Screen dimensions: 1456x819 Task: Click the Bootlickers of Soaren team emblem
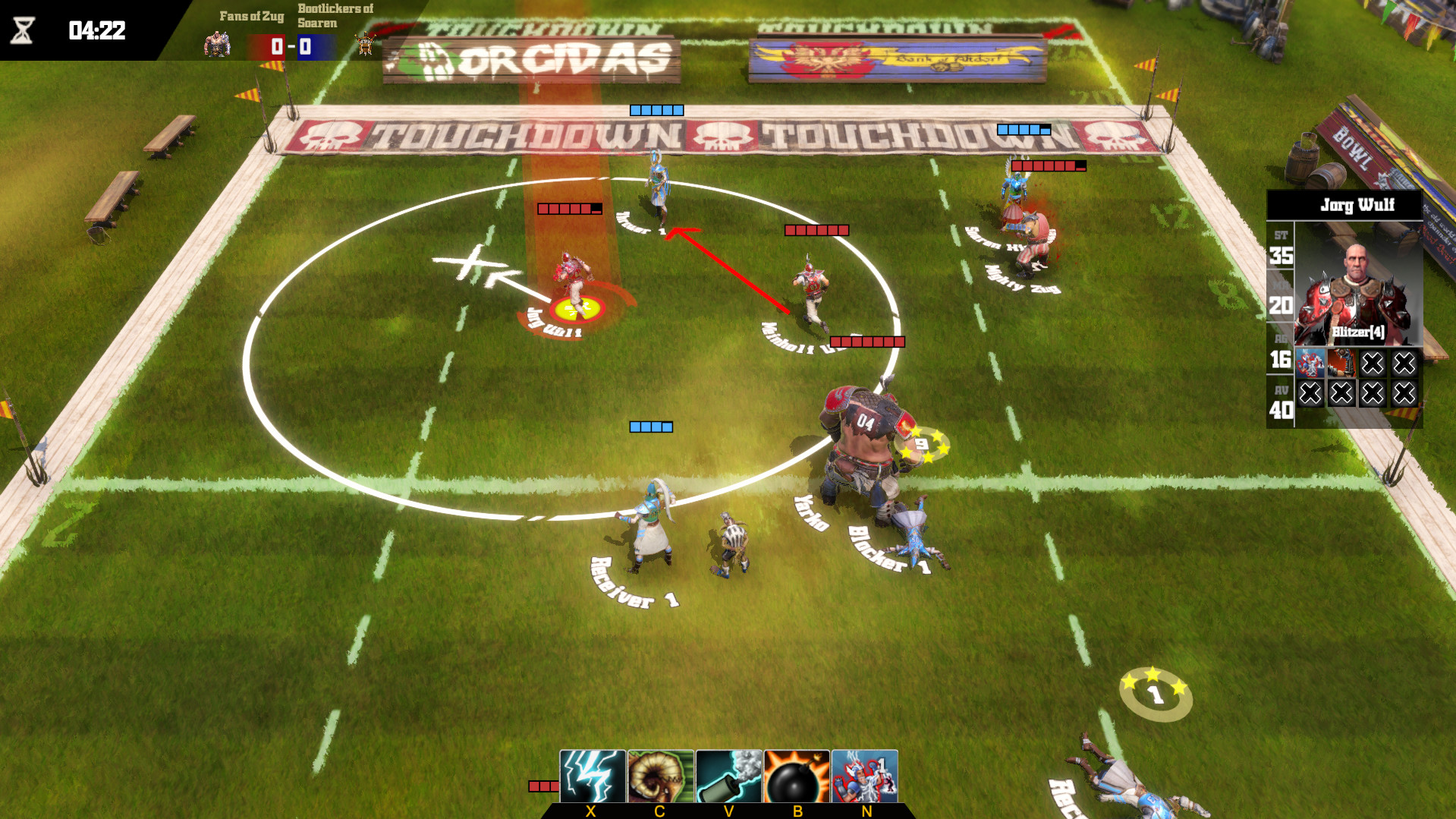[367, 44]
